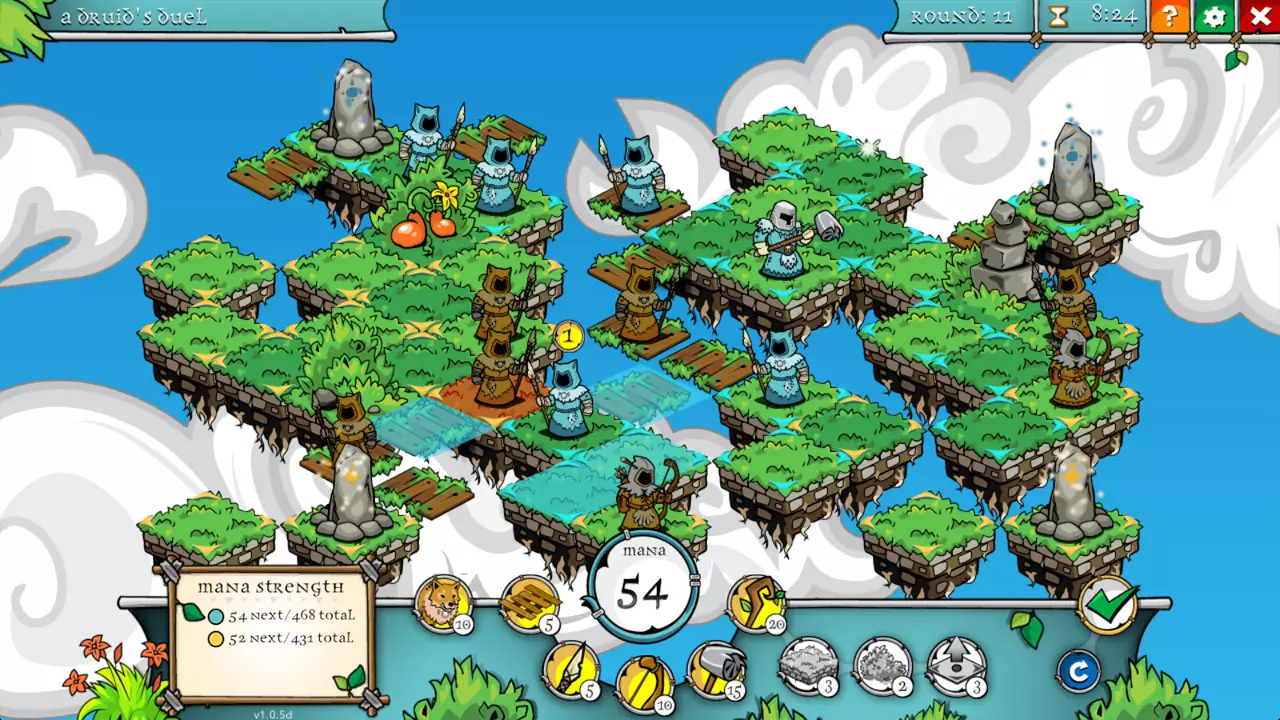Click the blue circular undo arrow button
The image size is (1280, 720).
click(1078, 671)
